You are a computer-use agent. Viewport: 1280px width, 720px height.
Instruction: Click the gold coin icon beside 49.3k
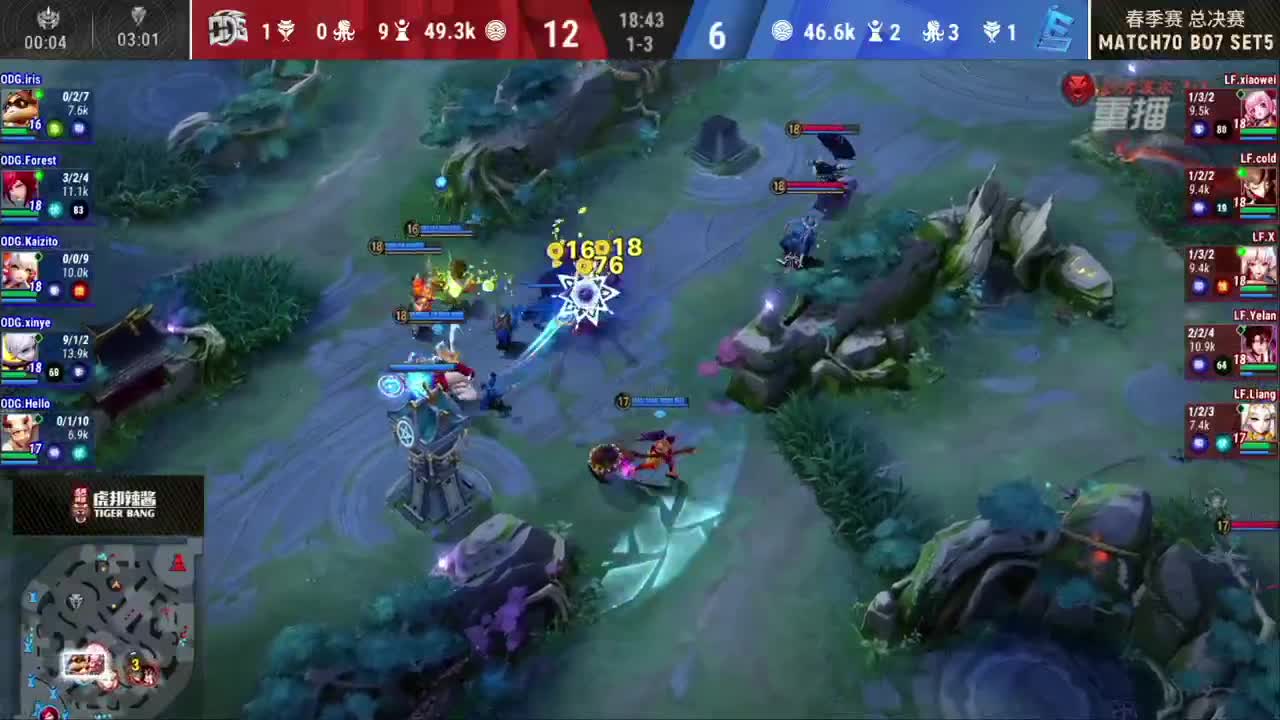pyautogui.click(x=497, y=29)
